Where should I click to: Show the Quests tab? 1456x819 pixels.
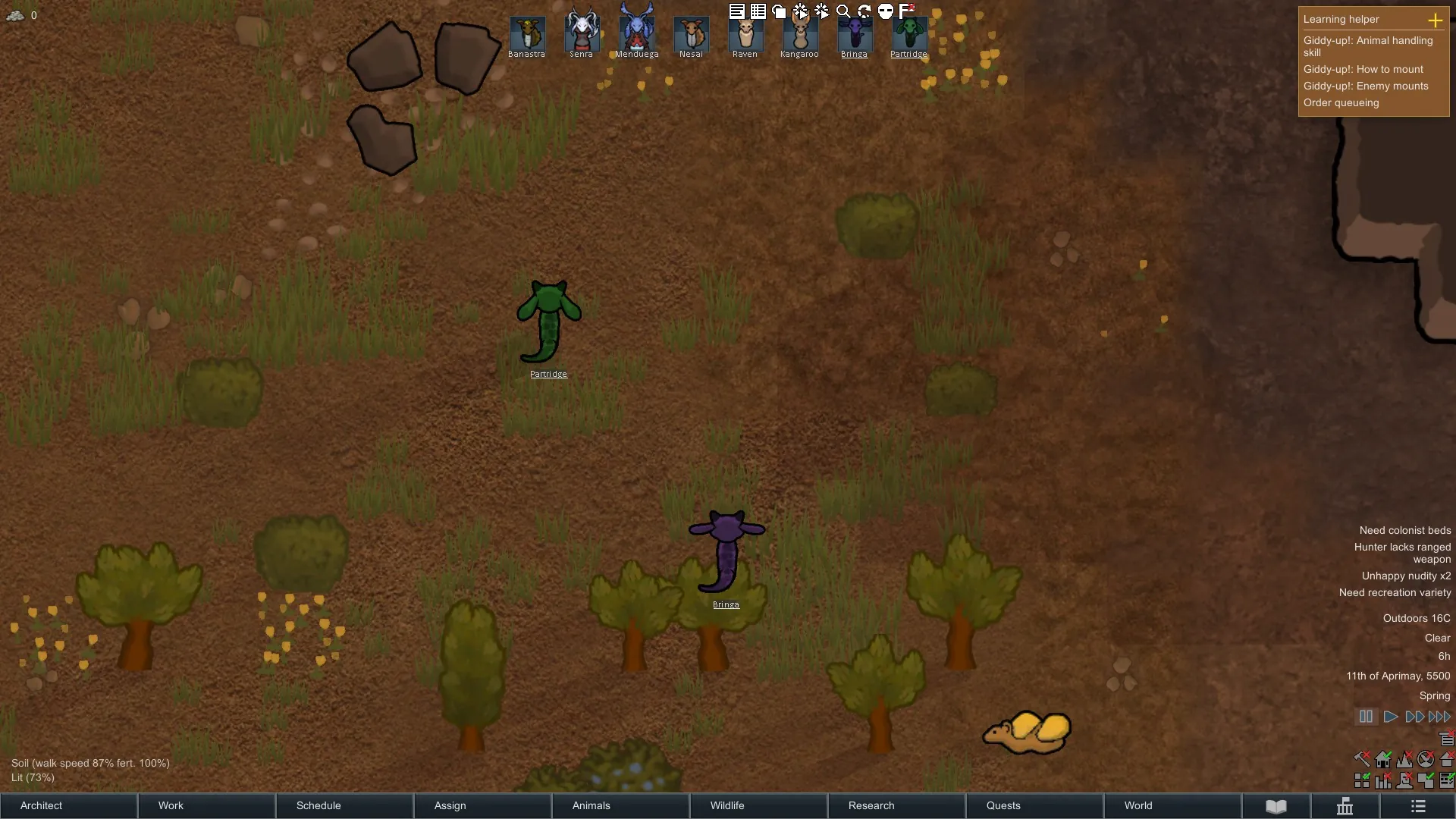1034,805
